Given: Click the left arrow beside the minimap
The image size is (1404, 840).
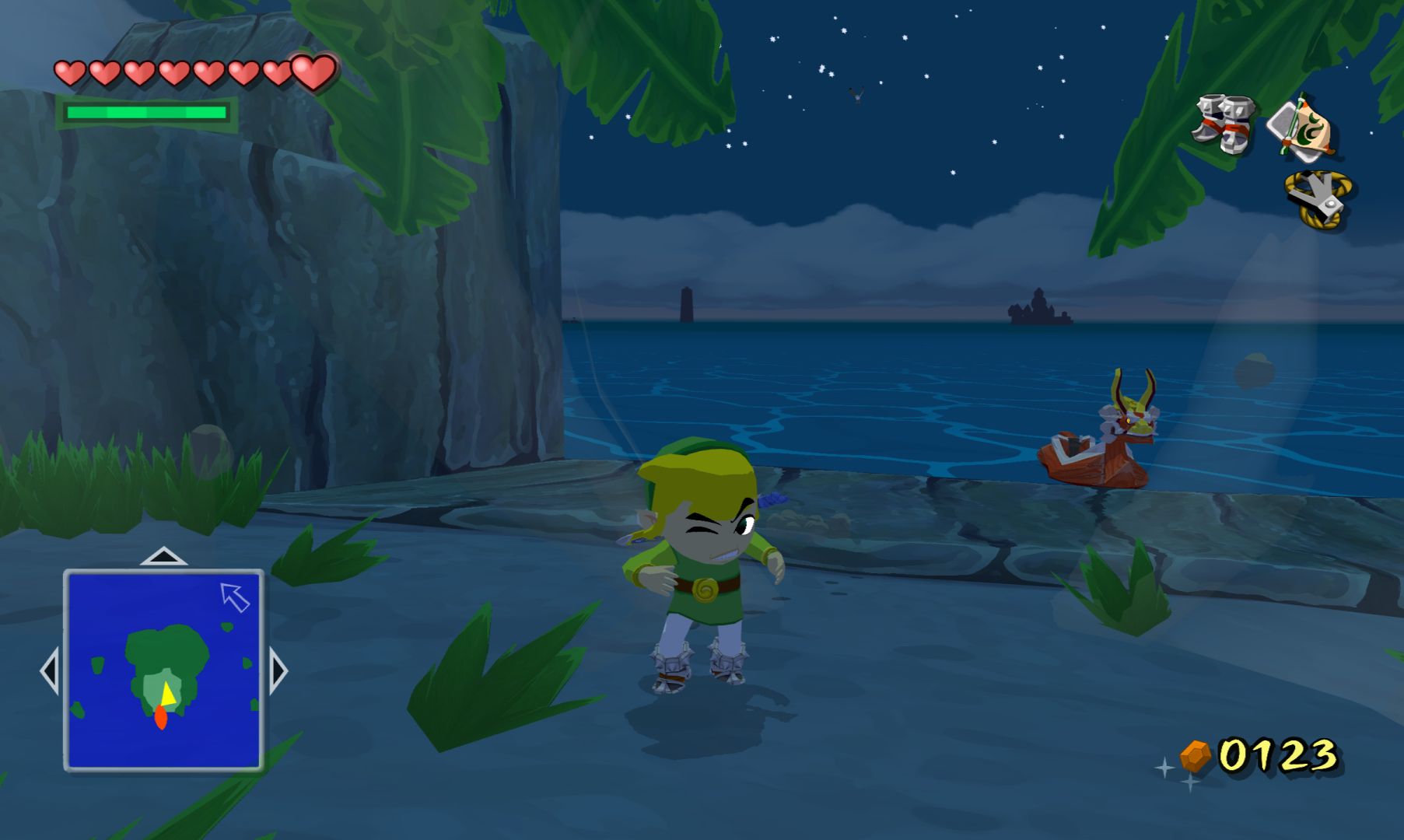Looking at the screenshot, I should 50,670.
